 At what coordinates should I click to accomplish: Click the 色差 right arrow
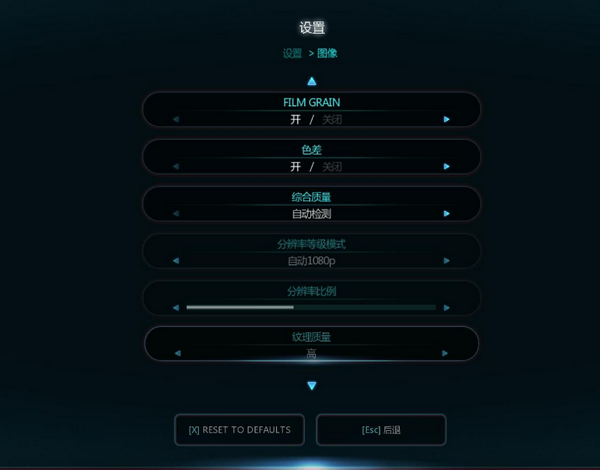tap(447, 166)
